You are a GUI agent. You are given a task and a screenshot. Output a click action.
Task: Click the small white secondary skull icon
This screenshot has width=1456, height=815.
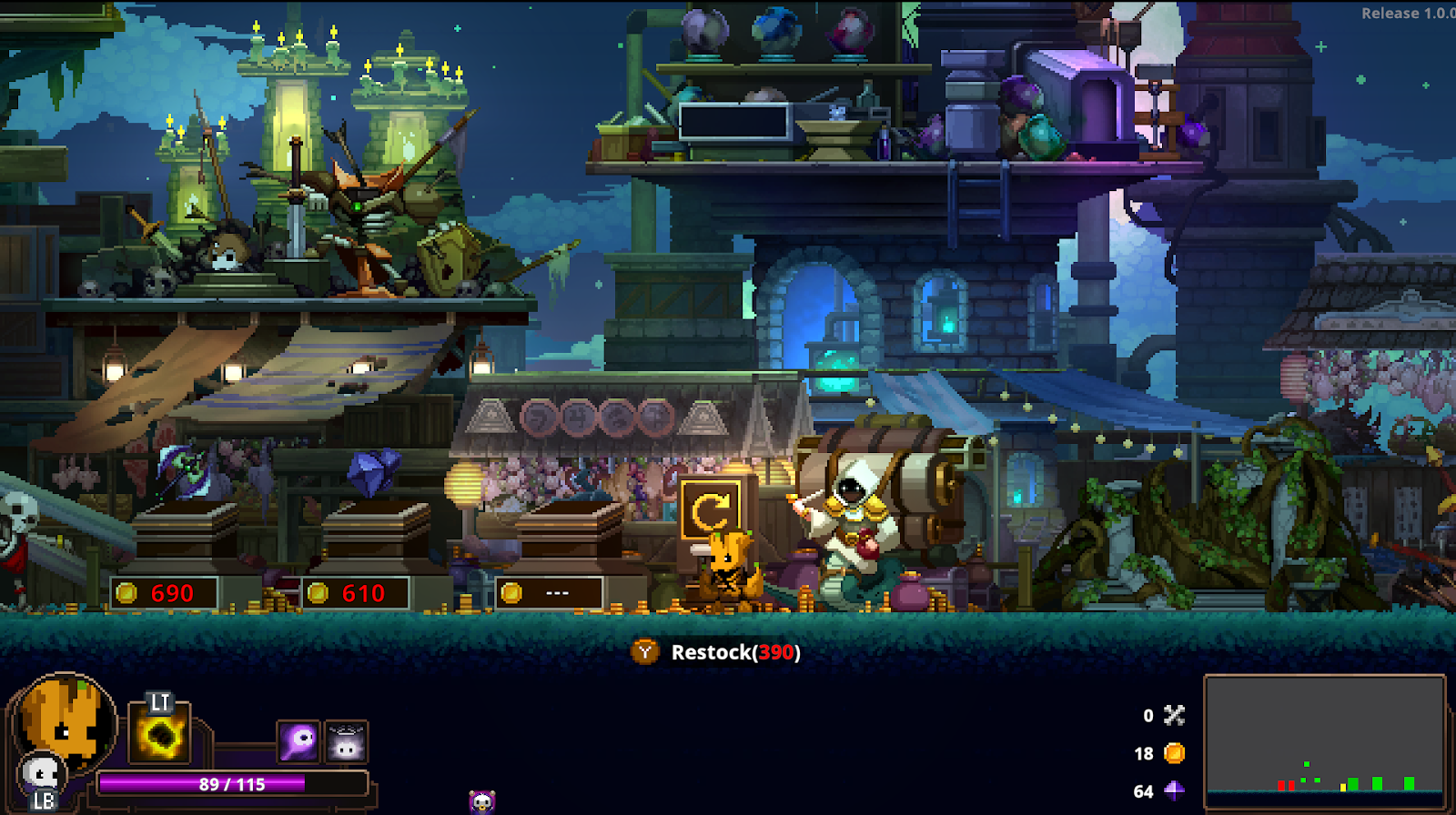(x=40, y=775)
